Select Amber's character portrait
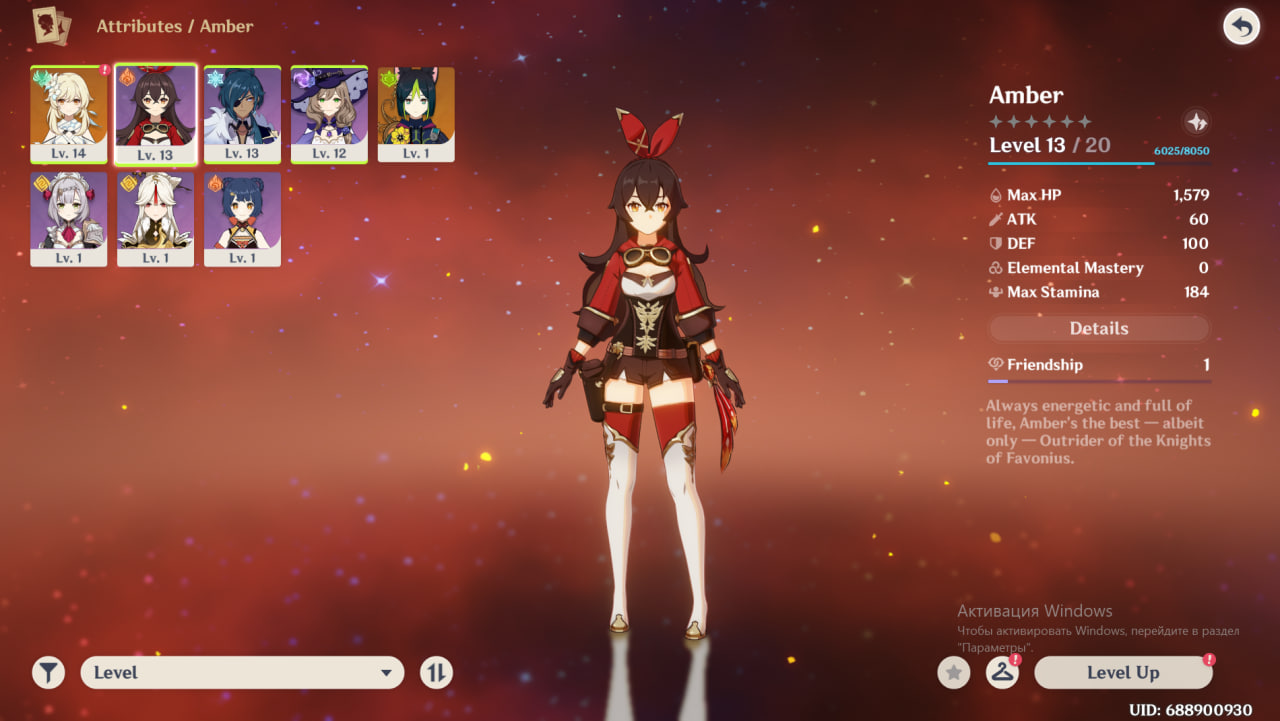 pyautogui.click(x=155, y=112)
